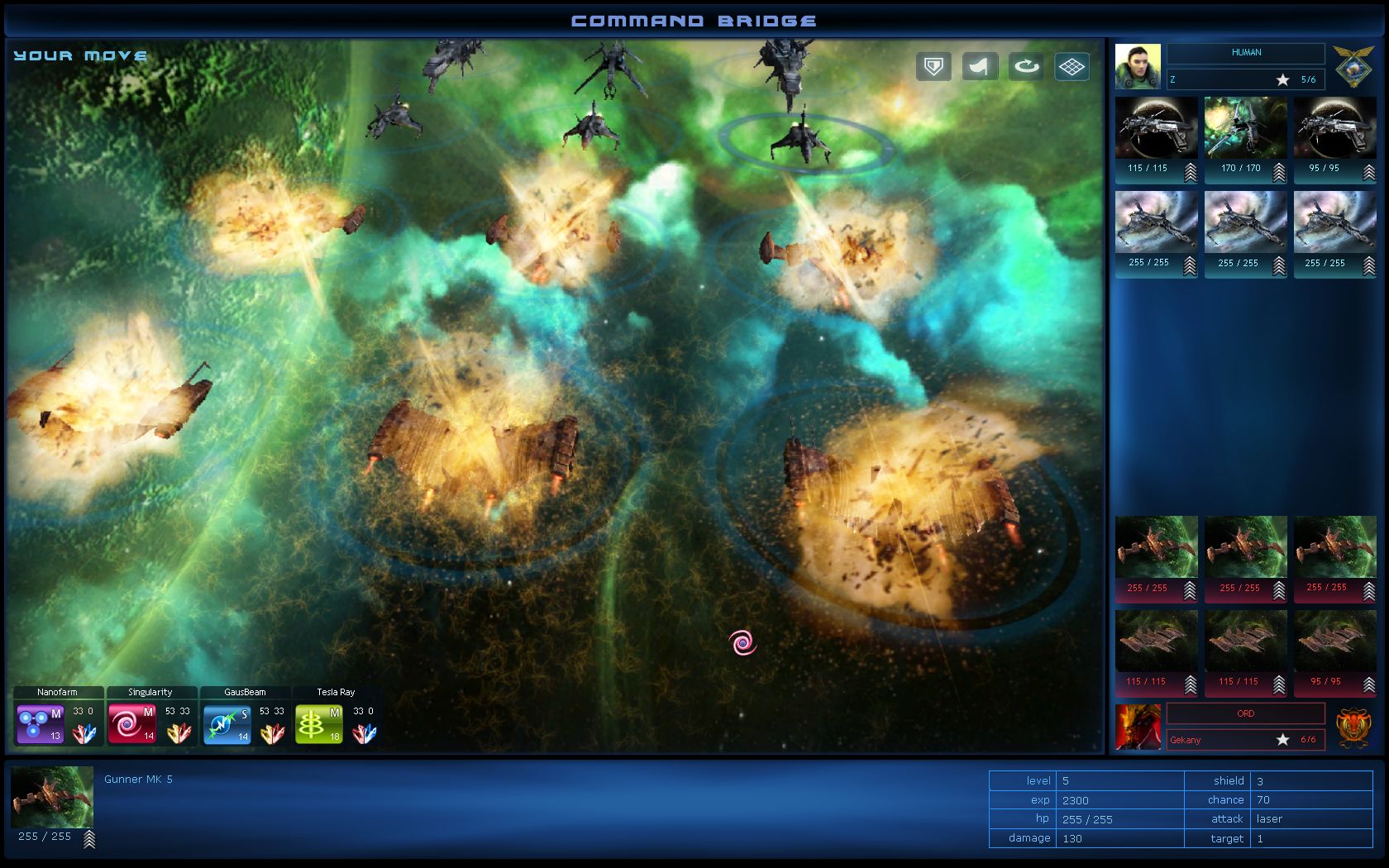
Task: Click the Gekany name label
Action: point(1188,741)
